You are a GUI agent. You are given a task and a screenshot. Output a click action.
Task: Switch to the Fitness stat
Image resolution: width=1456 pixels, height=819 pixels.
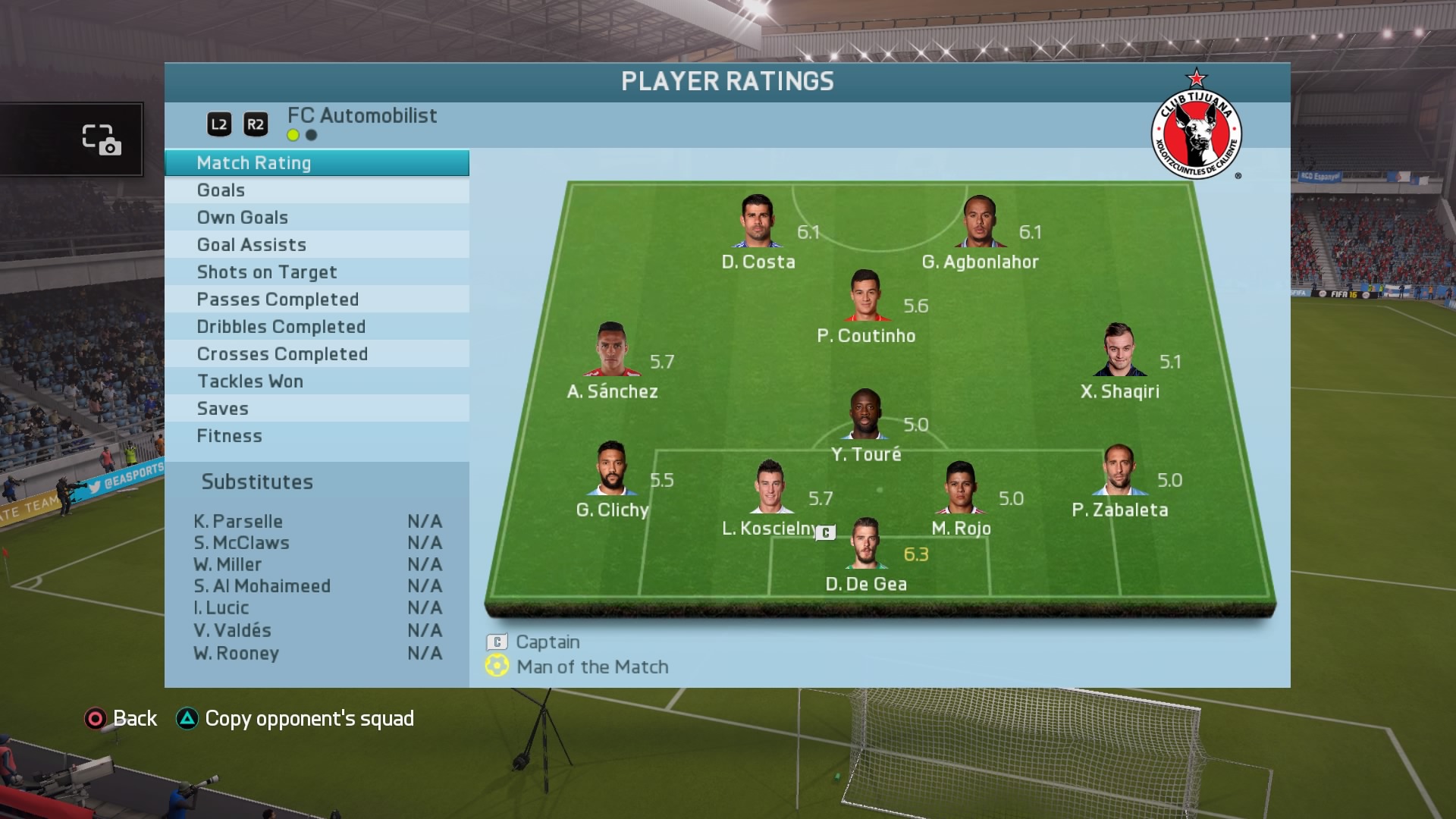coord(316,436)
